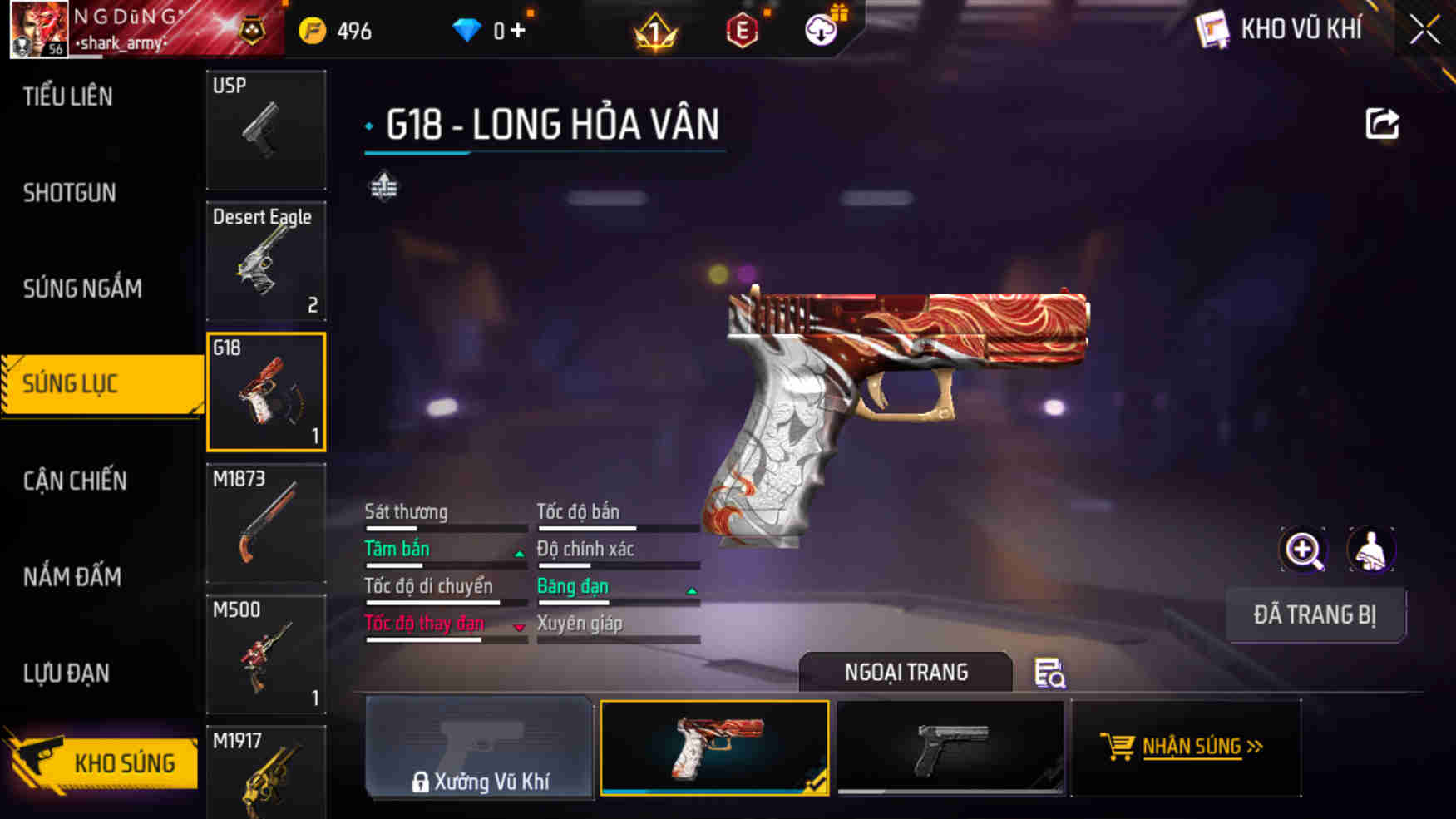The image size is (1456, 819).
Task: Select the M1873 weapon slot
Action: click(x=266, y=523)
